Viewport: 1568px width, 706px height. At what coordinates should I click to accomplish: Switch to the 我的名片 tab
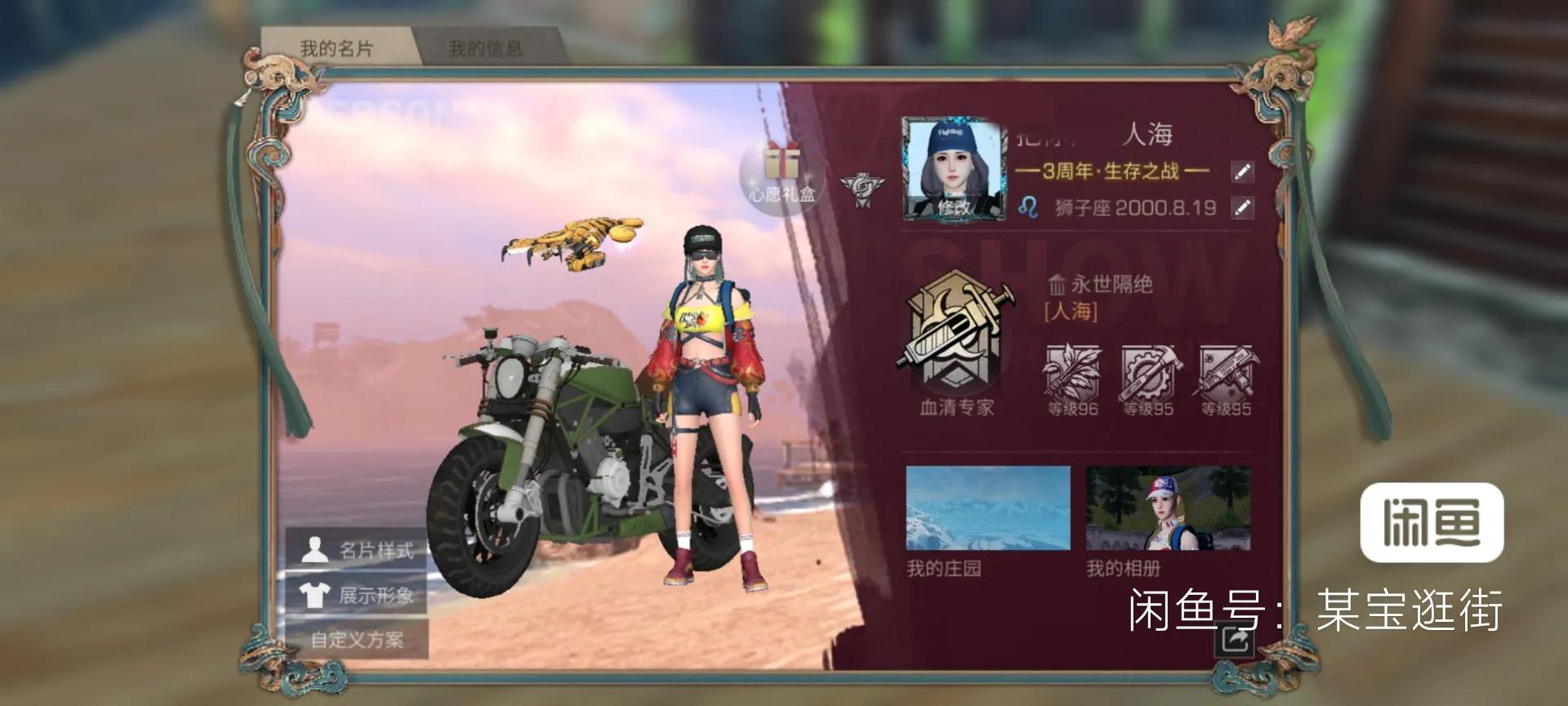tap(336, 48)
